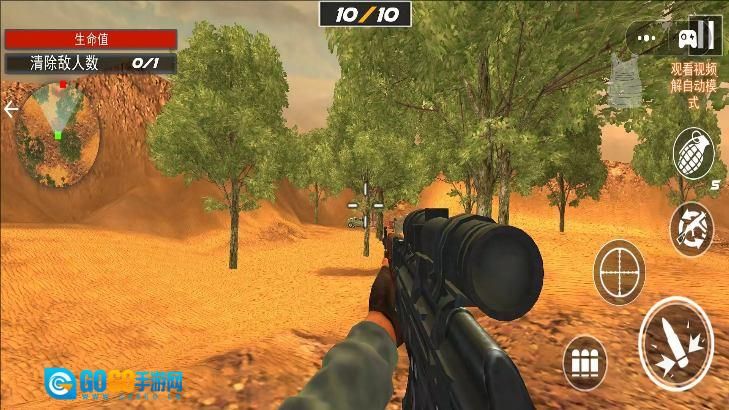
Task: Click the white back arrow
Action: tap(11, 109)
